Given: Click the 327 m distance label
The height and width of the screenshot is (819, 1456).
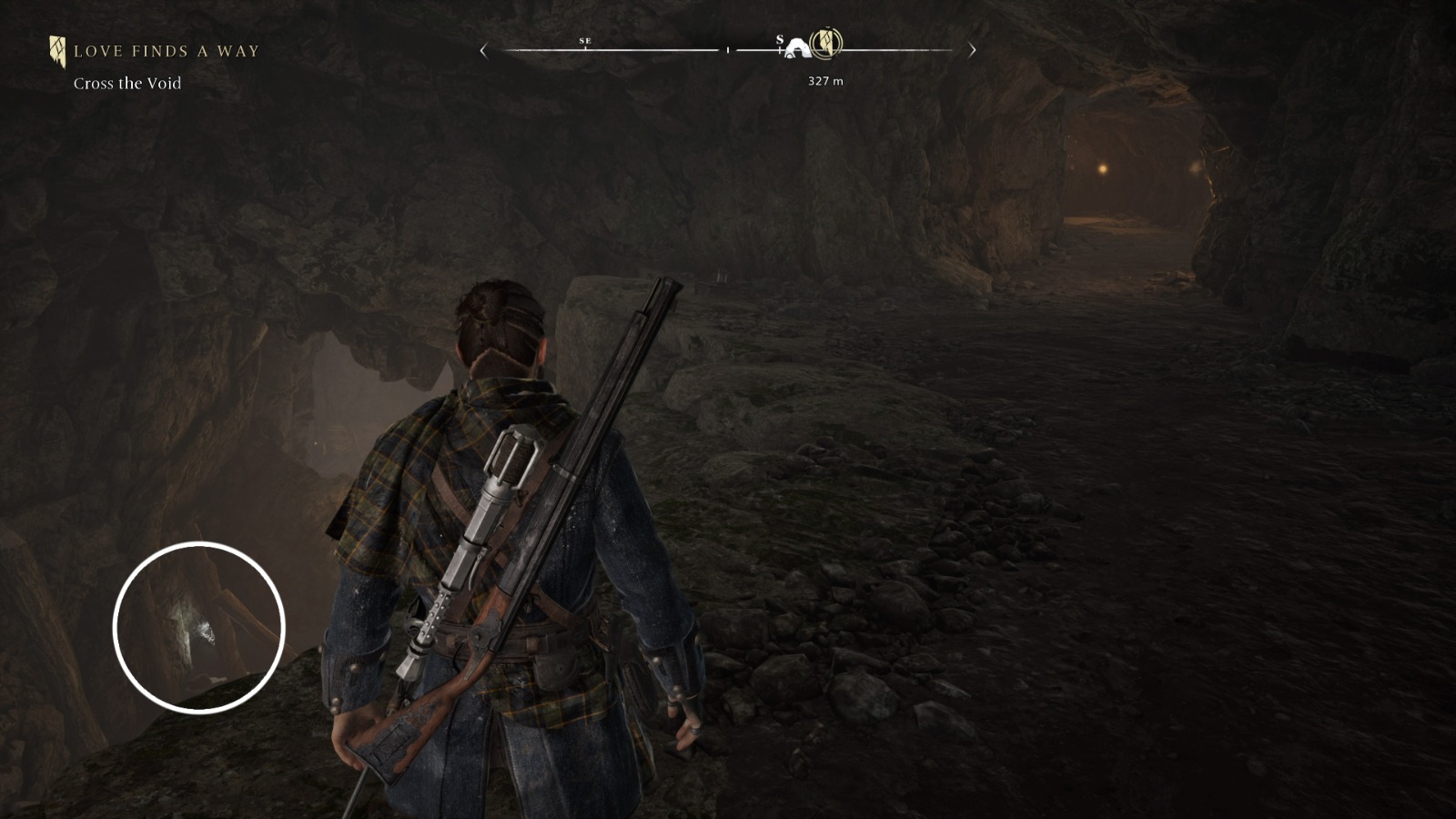Looking at the screenshot, I should pyautogui.click(x=824, y=80).
